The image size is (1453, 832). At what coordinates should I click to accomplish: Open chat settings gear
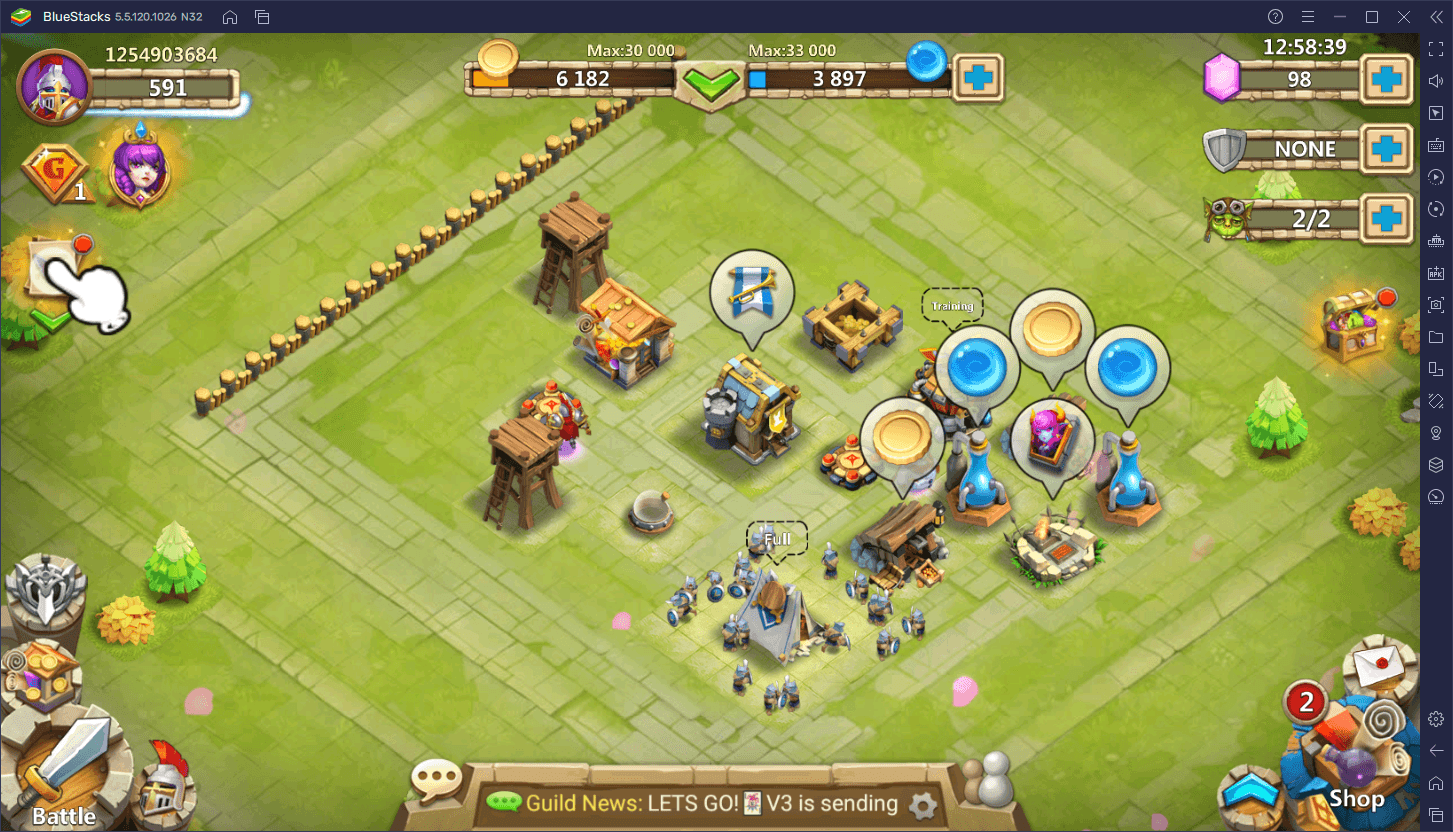(x=922, y=804)
